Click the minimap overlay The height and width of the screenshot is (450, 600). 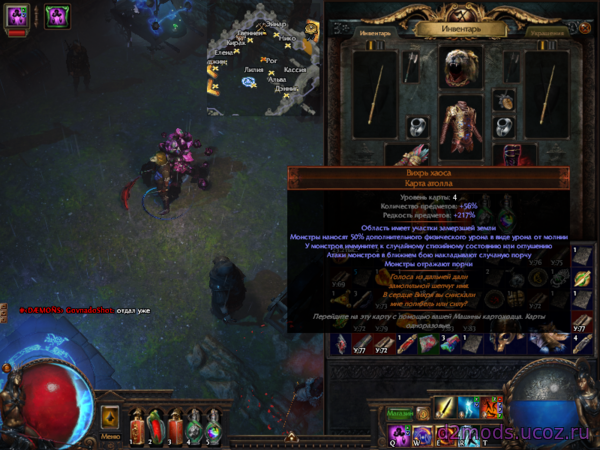click(x=260, y=62)
